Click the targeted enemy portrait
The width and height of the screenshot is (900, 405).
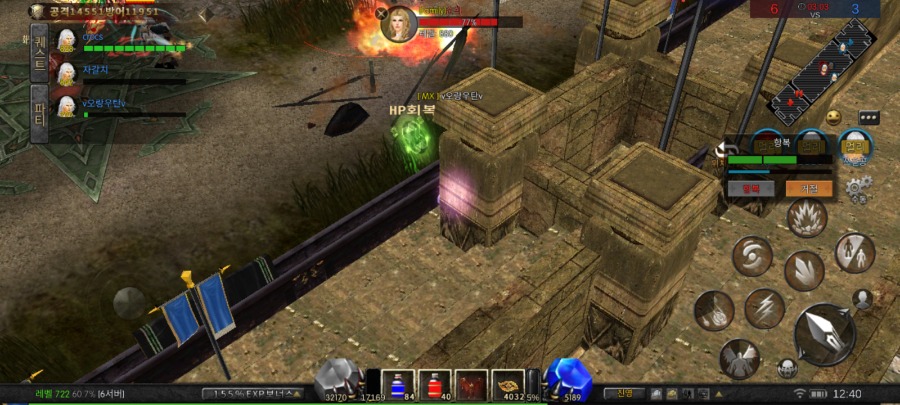click(398, 24)
